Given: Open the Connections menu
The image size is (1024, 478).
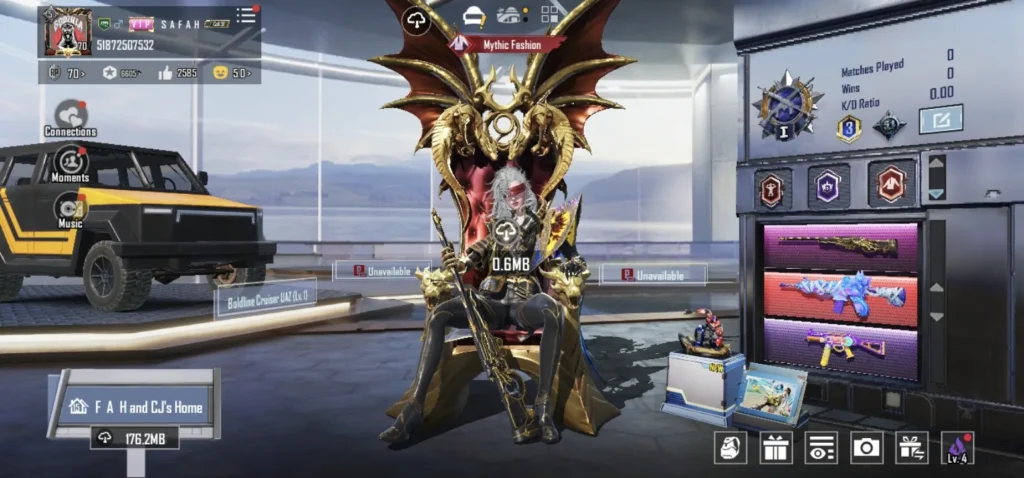Looking at the screenshot, I should point(70,116).
